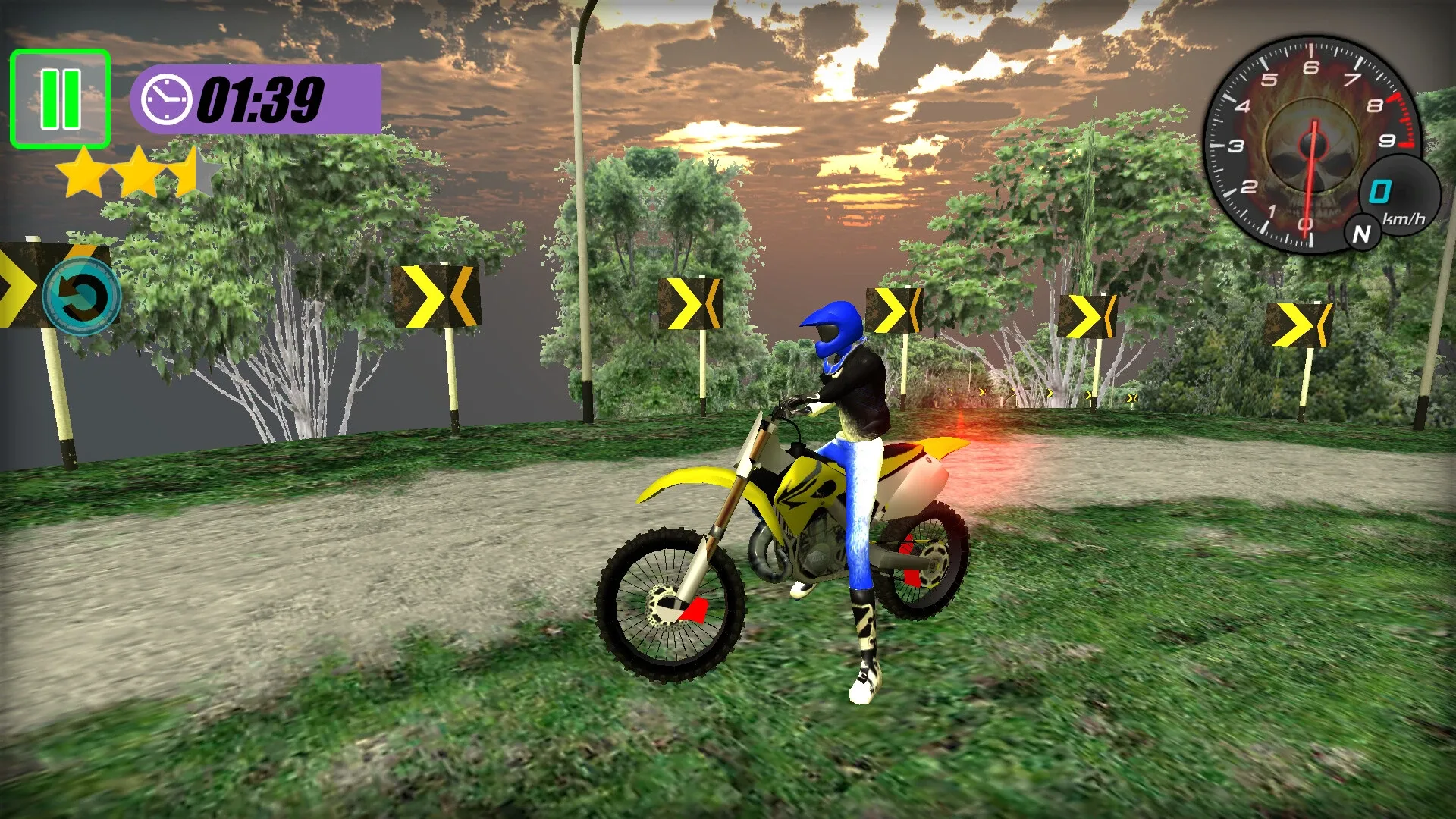Open the timer display showing 01:39

tap(262, 97)
